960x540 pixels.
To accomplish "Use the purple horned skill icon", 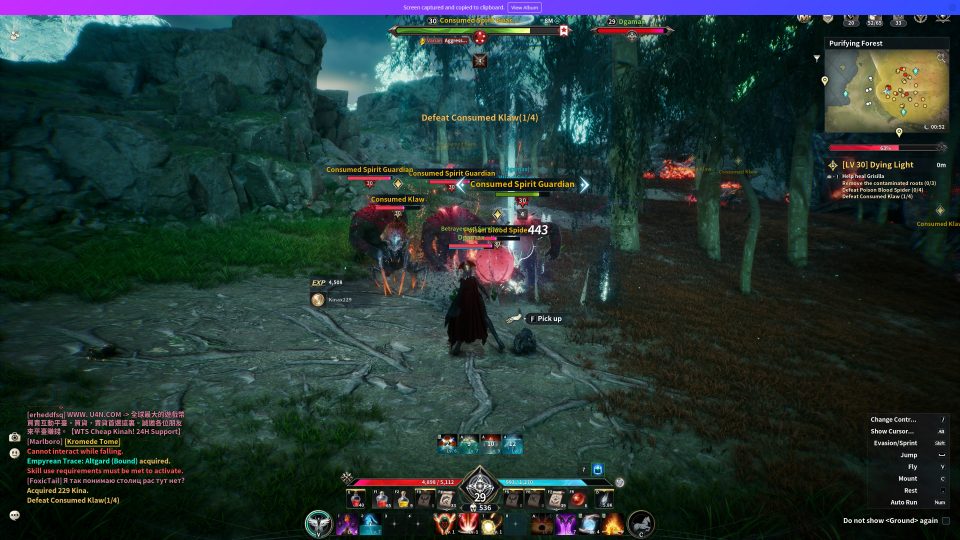I will (565, 523).
